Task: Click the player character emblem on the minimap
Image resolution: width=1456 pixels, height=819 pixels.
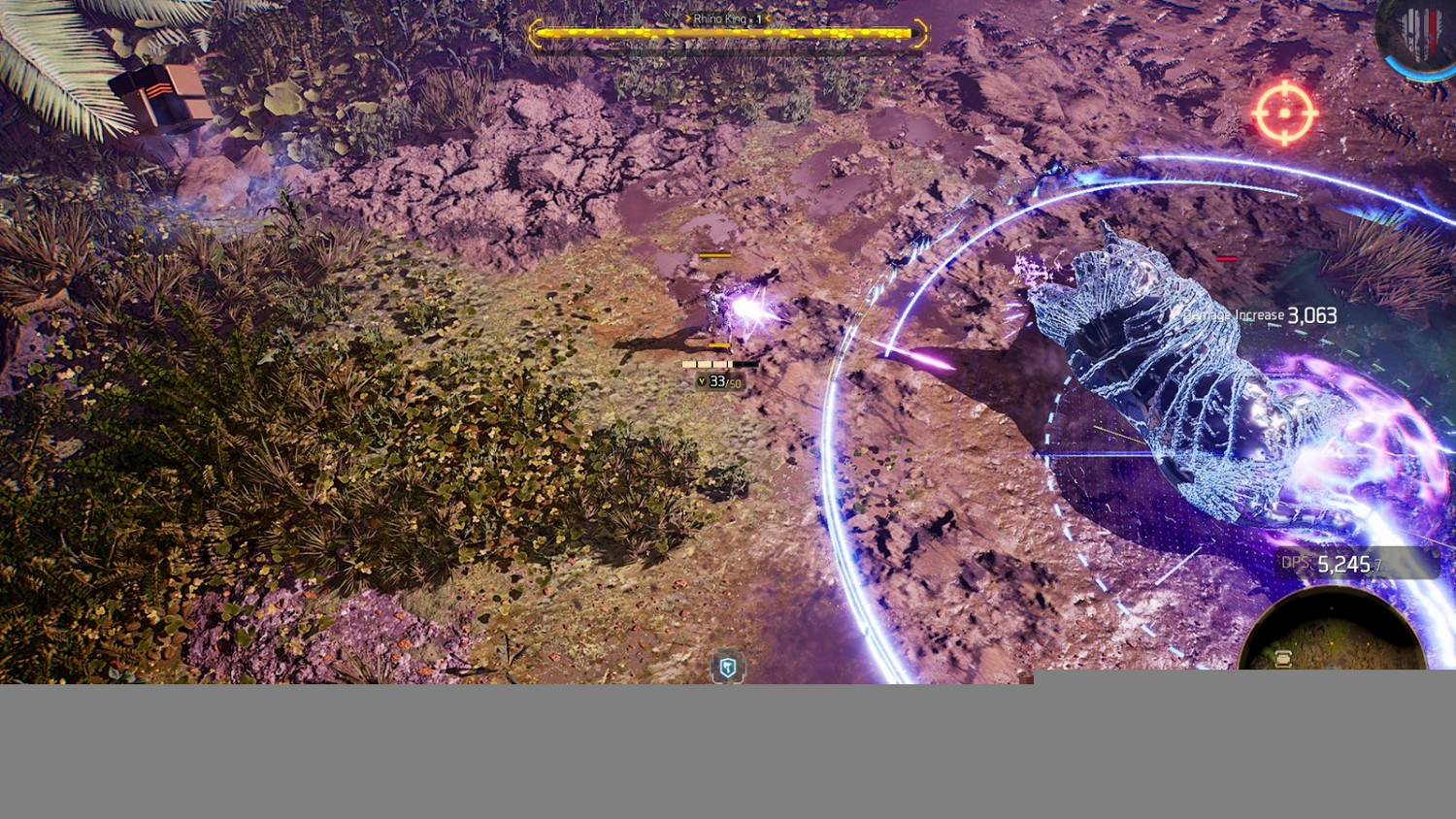Action: click(x=1409, y=27)
